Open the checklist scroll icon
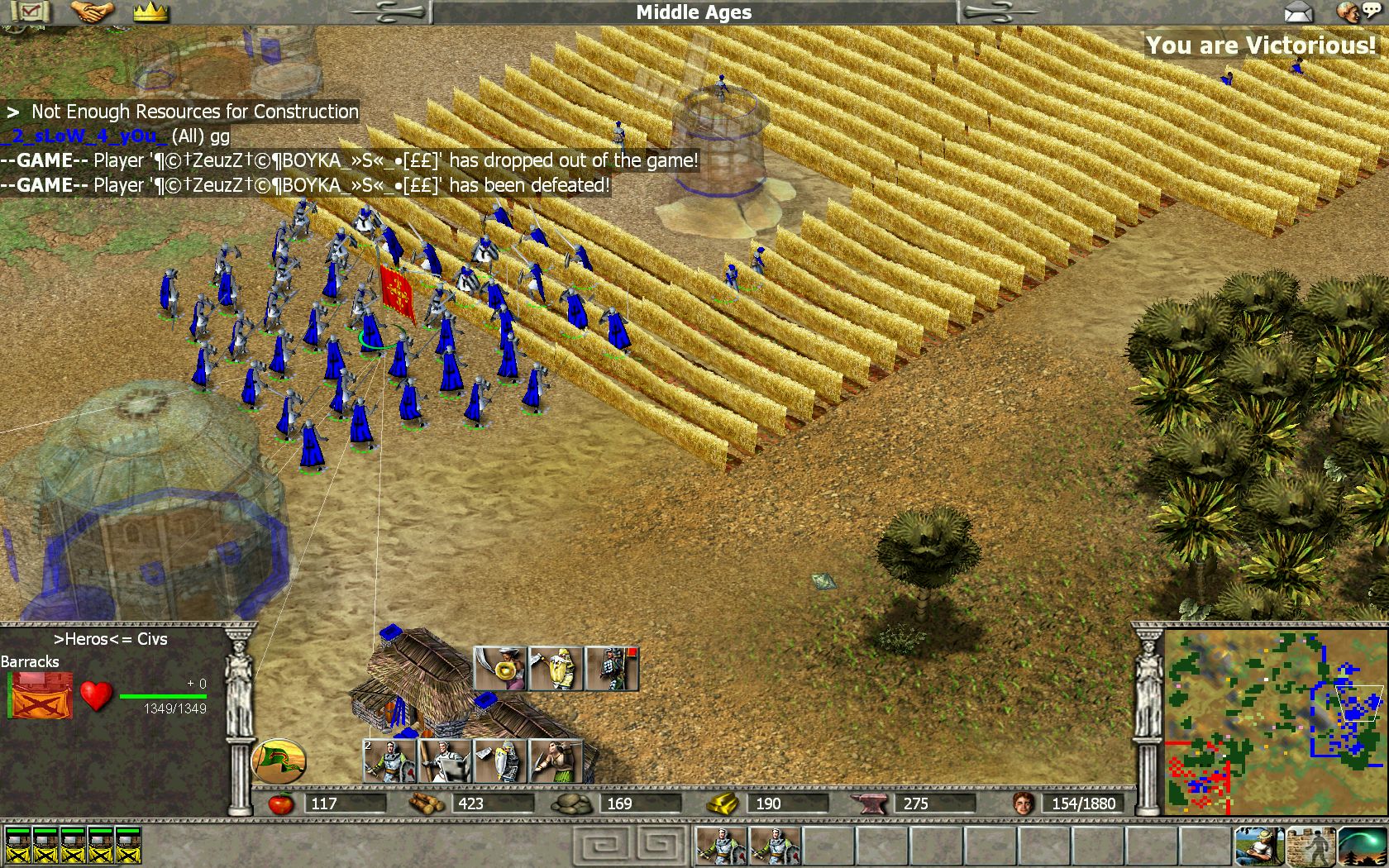This screenshot has height=868, width=1389. (x=31, y=12)
